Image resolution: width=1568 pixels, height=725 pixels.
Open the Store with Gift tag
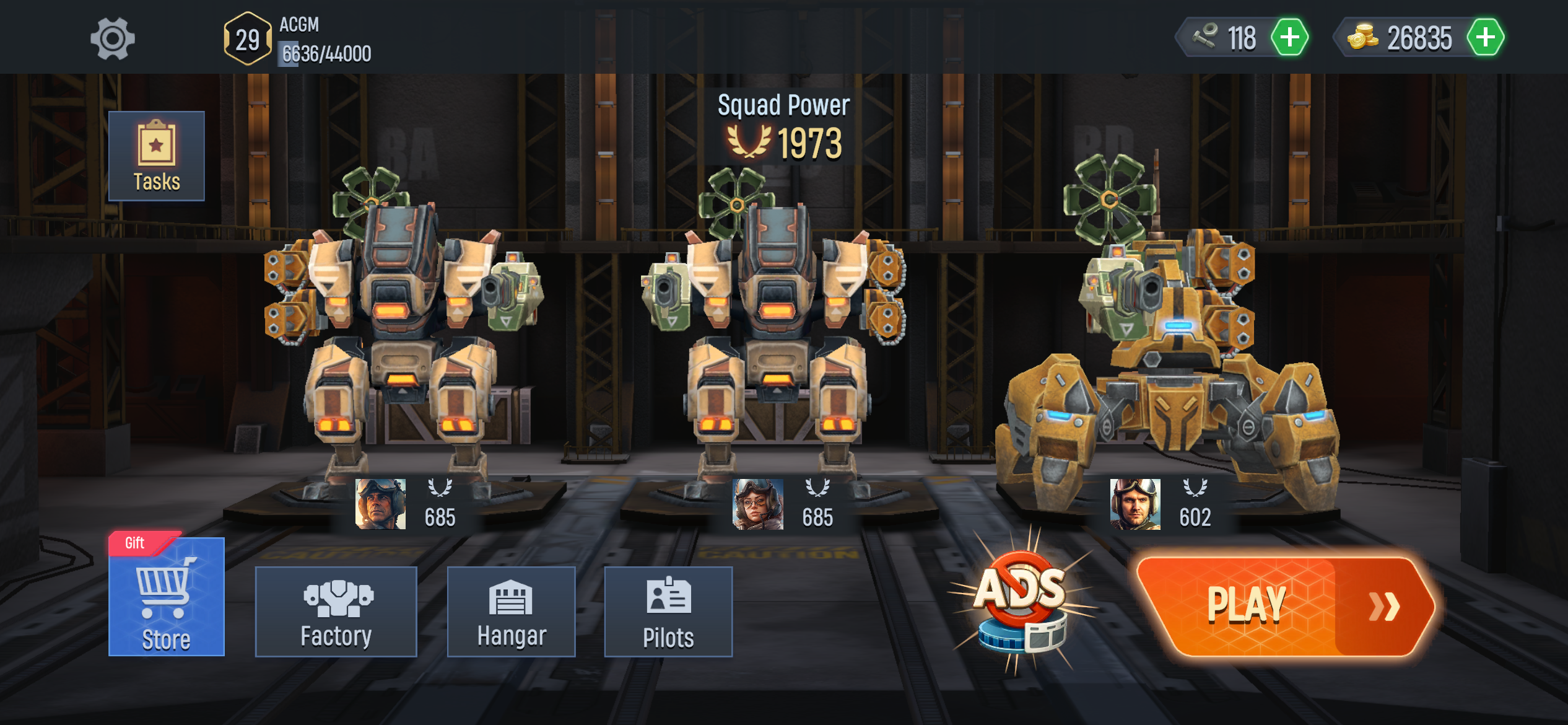pos(166,596)
